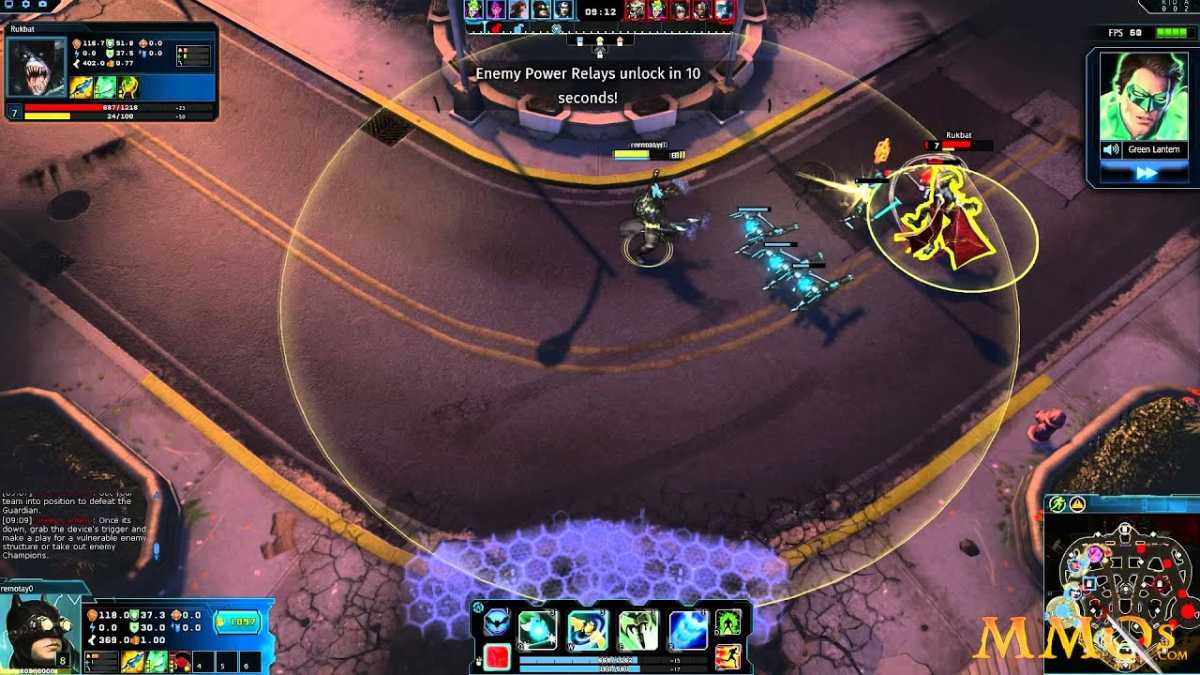Cast the R blue energy ultimate
Viewport: 1200px width, 675px height.
click(x=688, y=630)
